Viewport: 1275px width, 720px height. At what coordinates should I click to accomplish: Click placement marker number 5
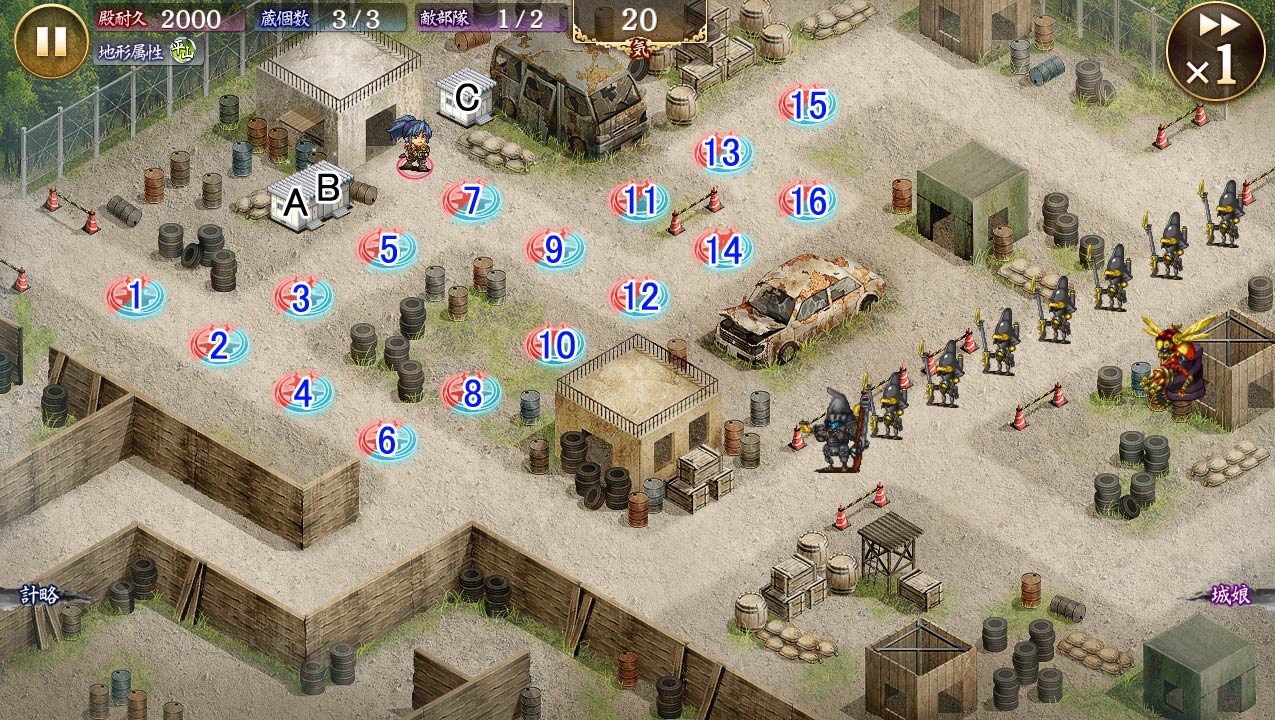388,250
